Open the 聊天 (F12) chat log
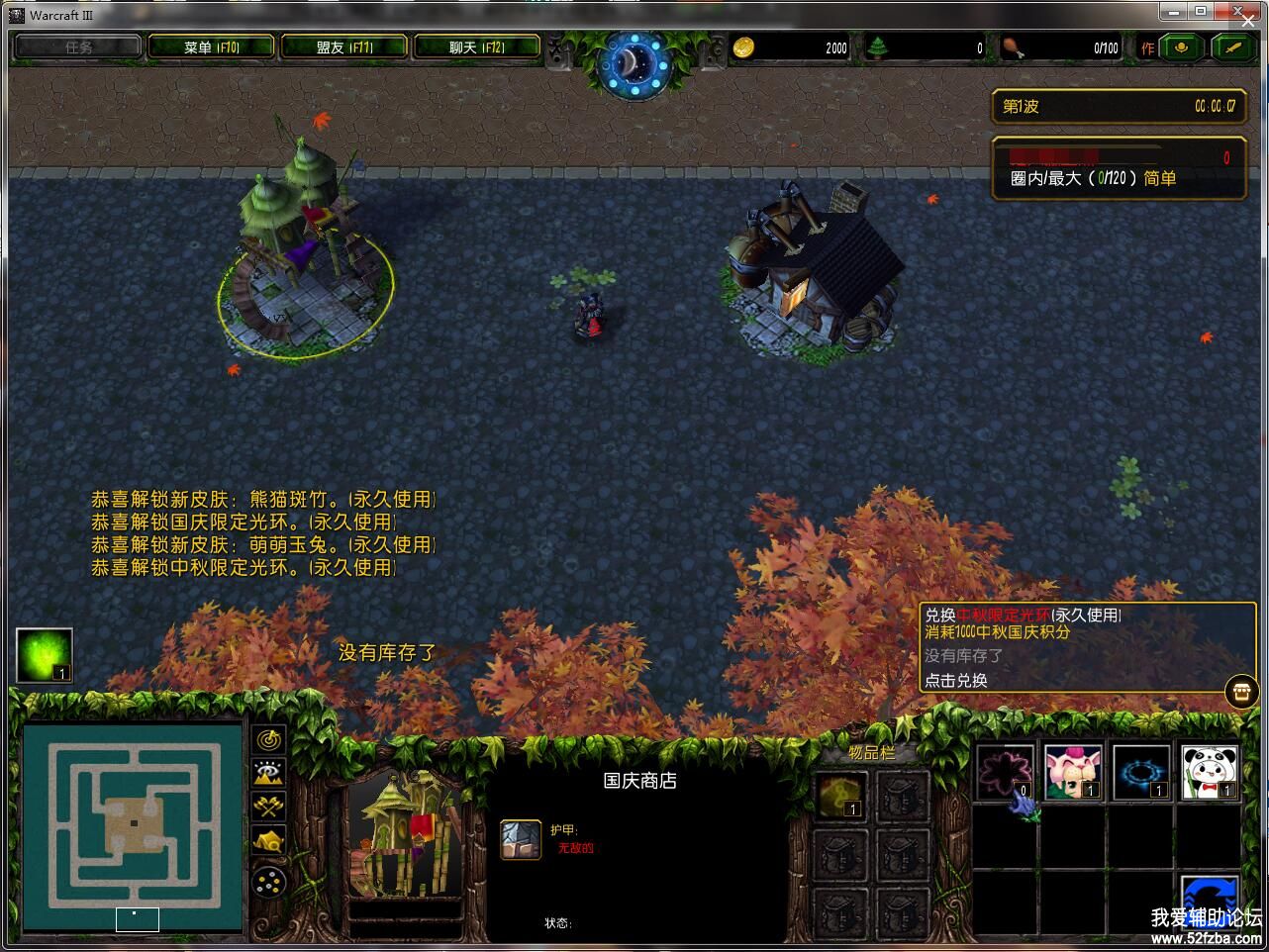The image size is (1269, 952). (x=477, y=47)
